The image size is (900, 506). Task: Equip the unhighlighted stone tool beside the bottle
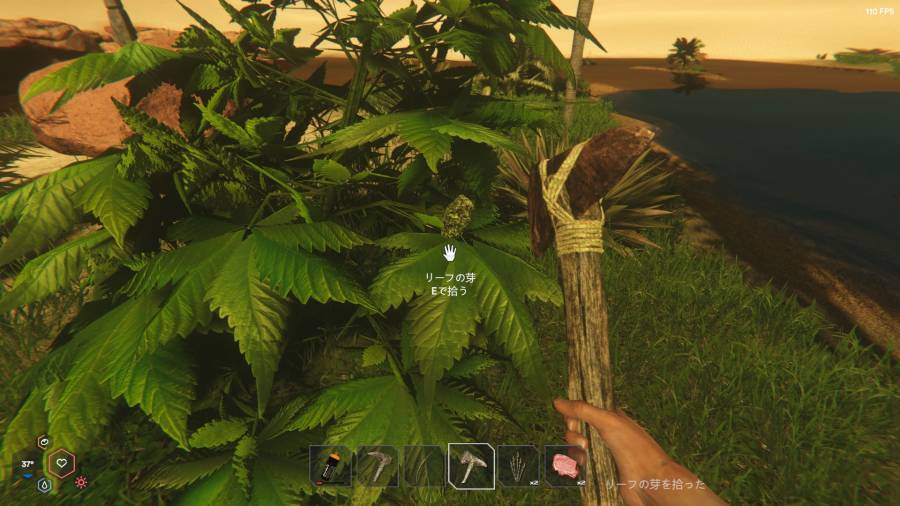[x=377, y=466]
